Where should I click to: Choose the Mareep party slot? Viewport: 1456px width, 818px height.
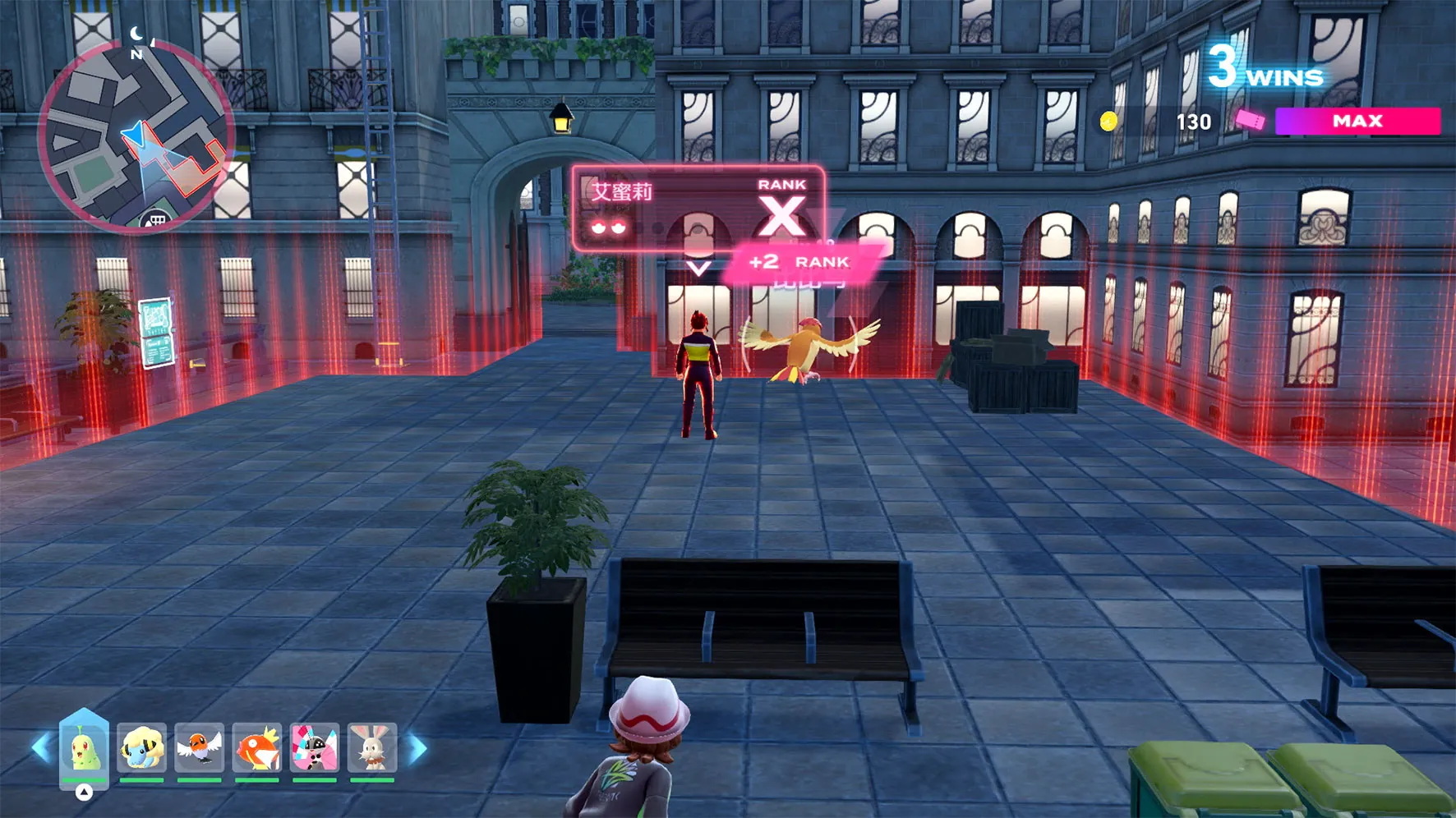coord(141,748)
